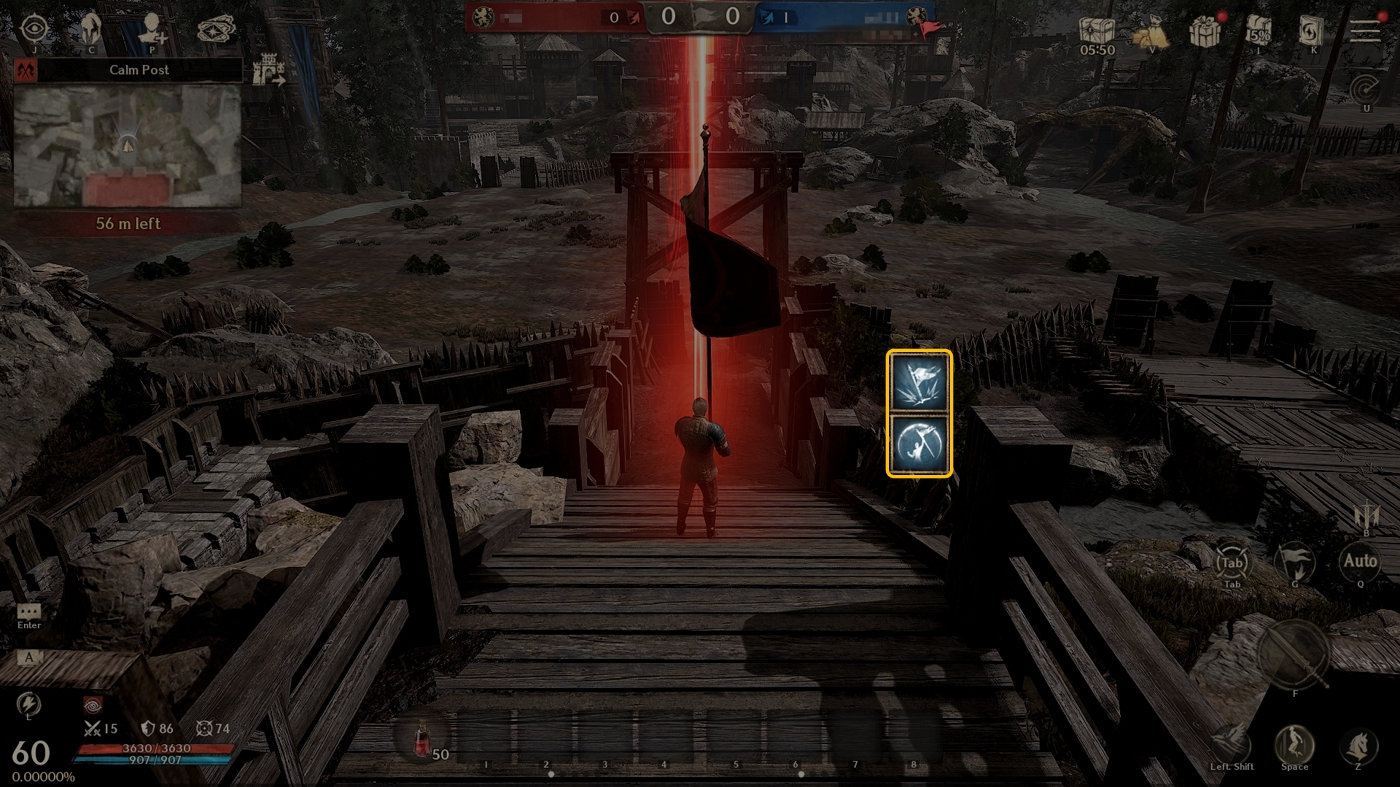Open the Calm Post minimap
The width and height of the screenshot is (1400, 787).
tap(127, 146)
